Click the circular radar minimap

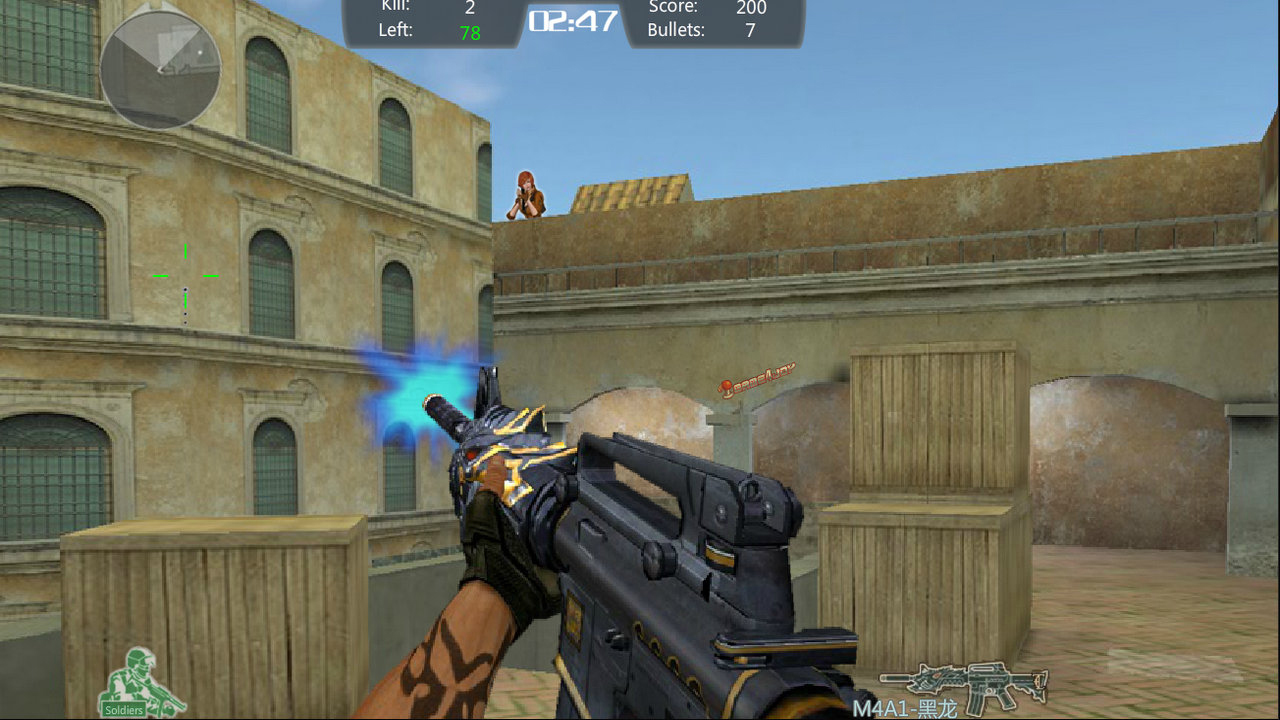tap(160, 69)
